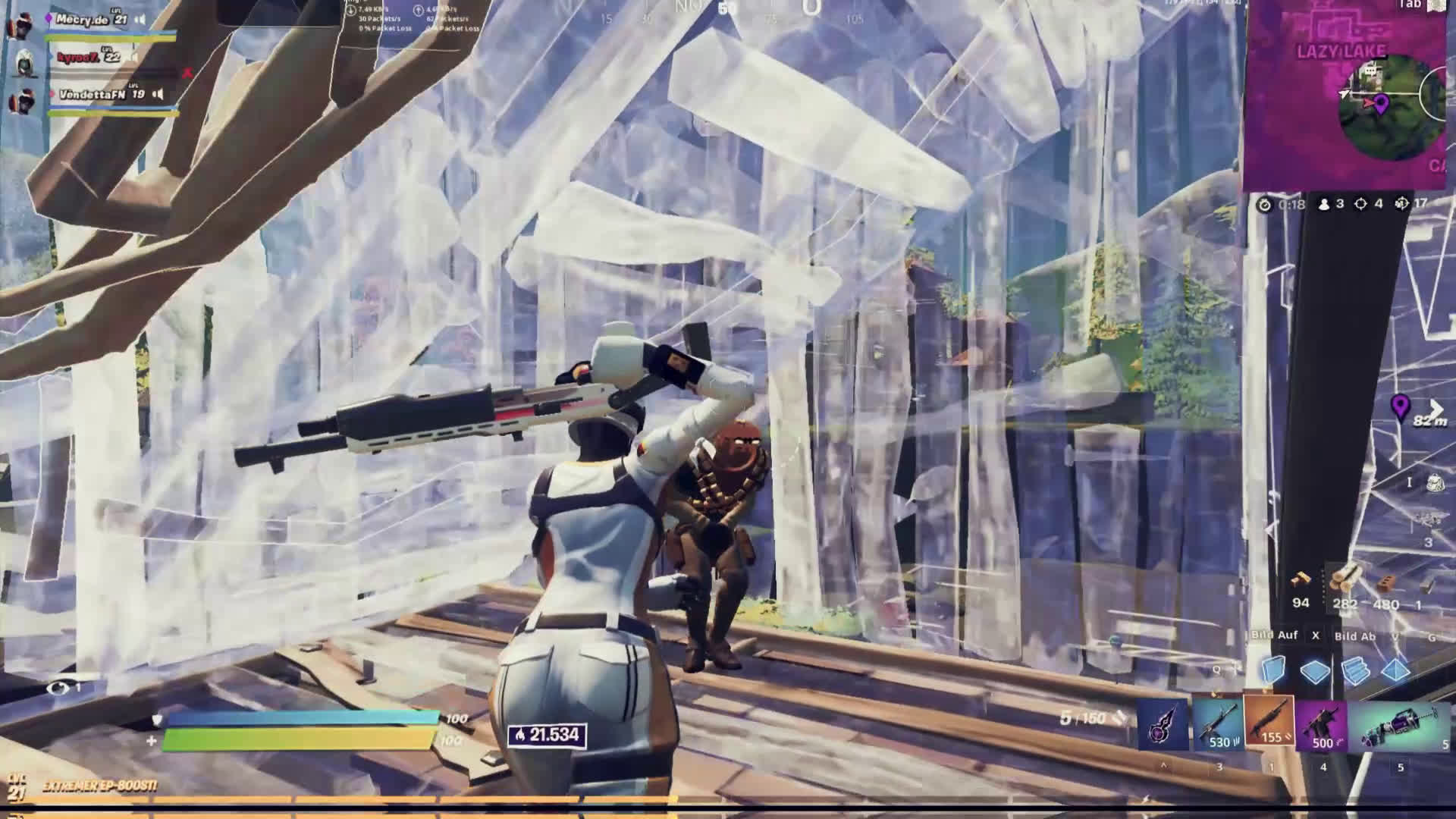Switch to the purple SMG with 500 ammo
The height and width of the screenshot is (819, 1456).
coord(1320,725)
